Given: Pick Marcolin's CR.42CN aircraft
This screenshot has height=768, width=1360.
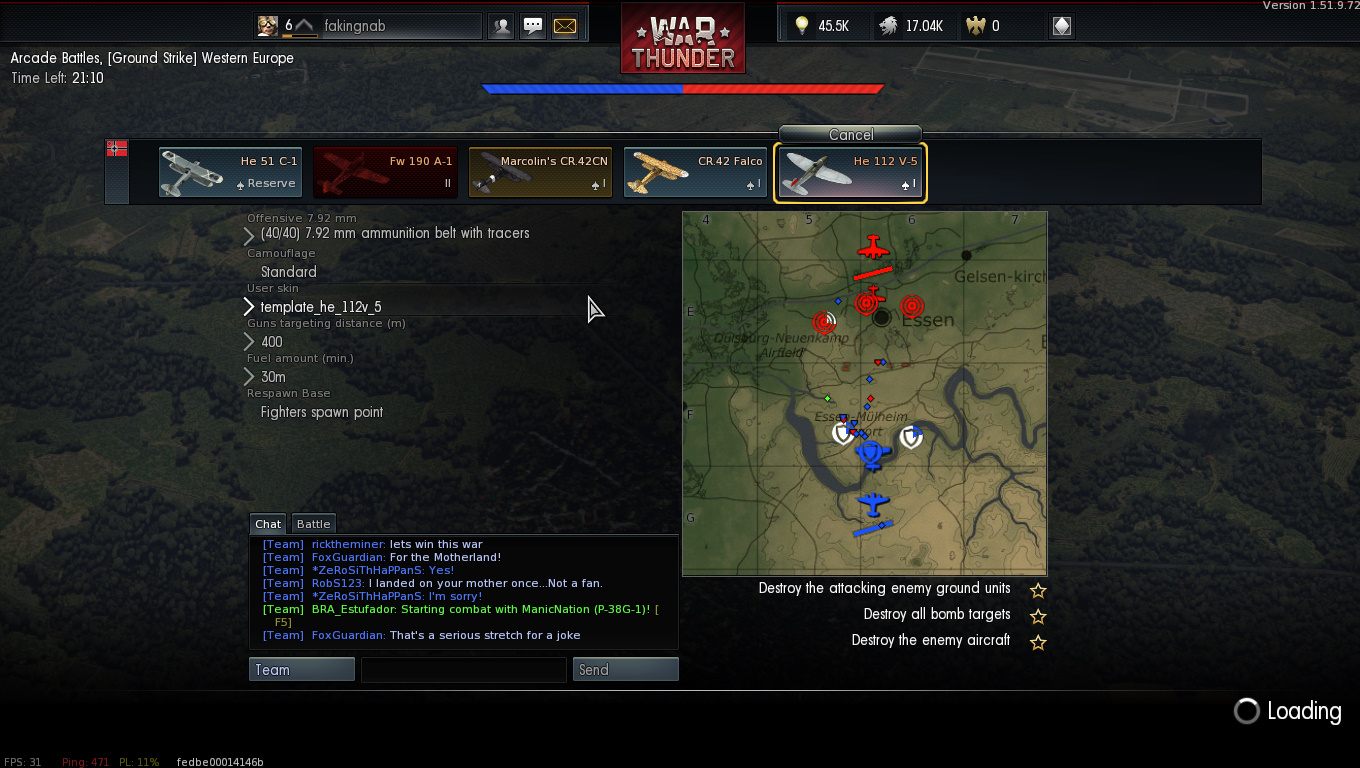Looking at the screenshot, I should tap(540, 173).
